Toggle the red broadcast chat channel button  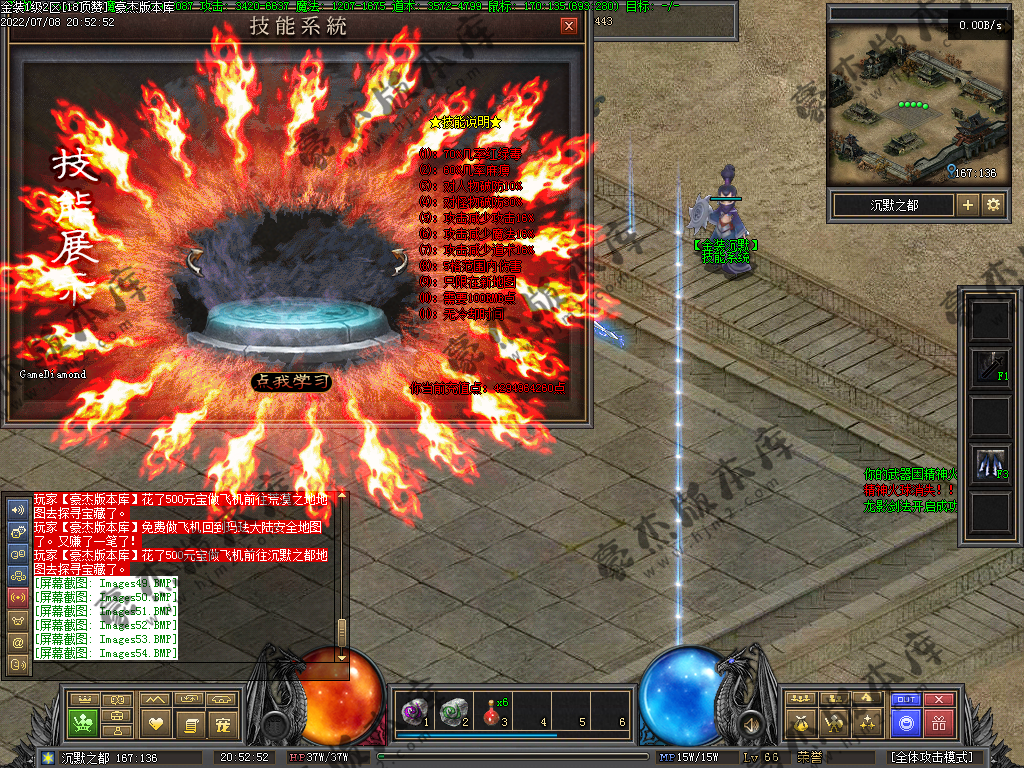[18, 597]
